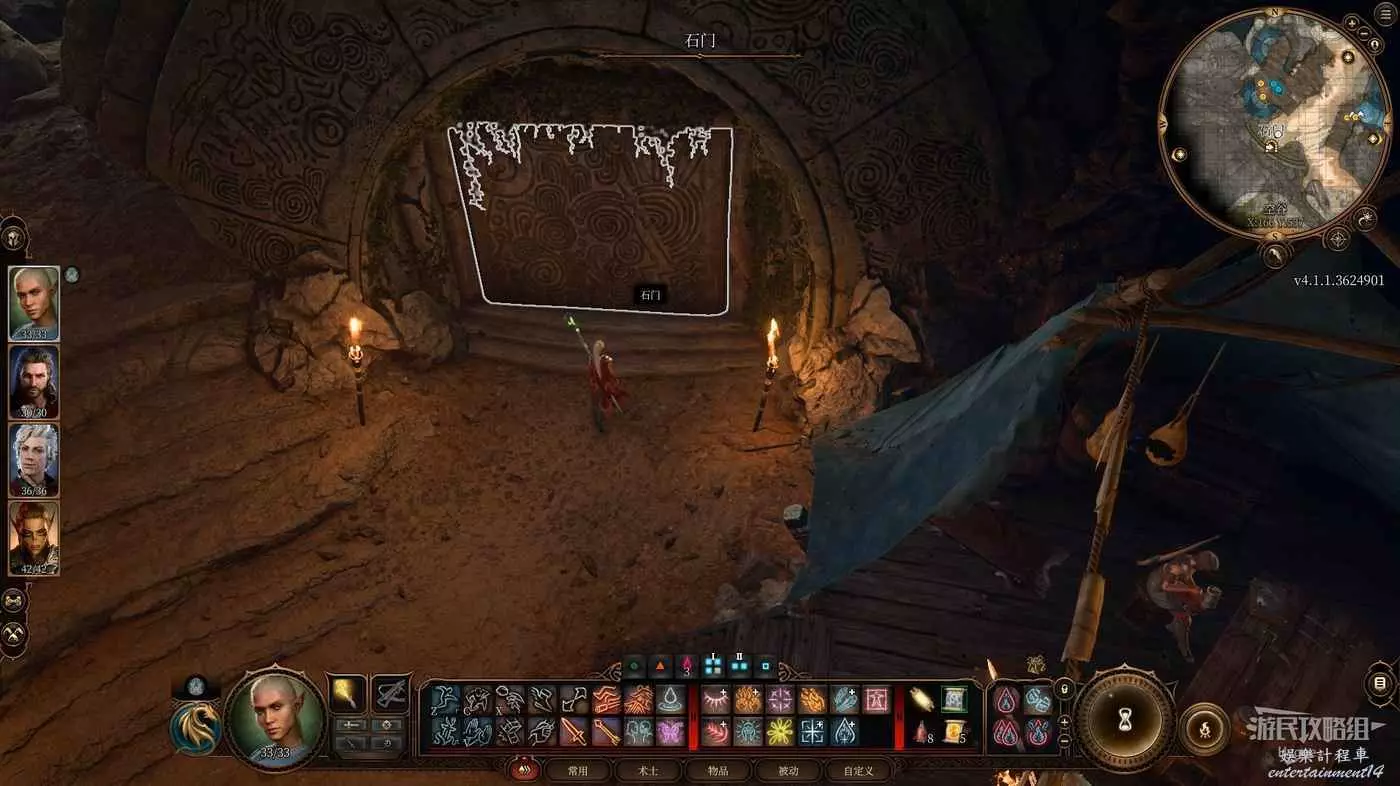1400x786 pixels.
Task: Open the campfire rest button
Action: pos(1203,727)
